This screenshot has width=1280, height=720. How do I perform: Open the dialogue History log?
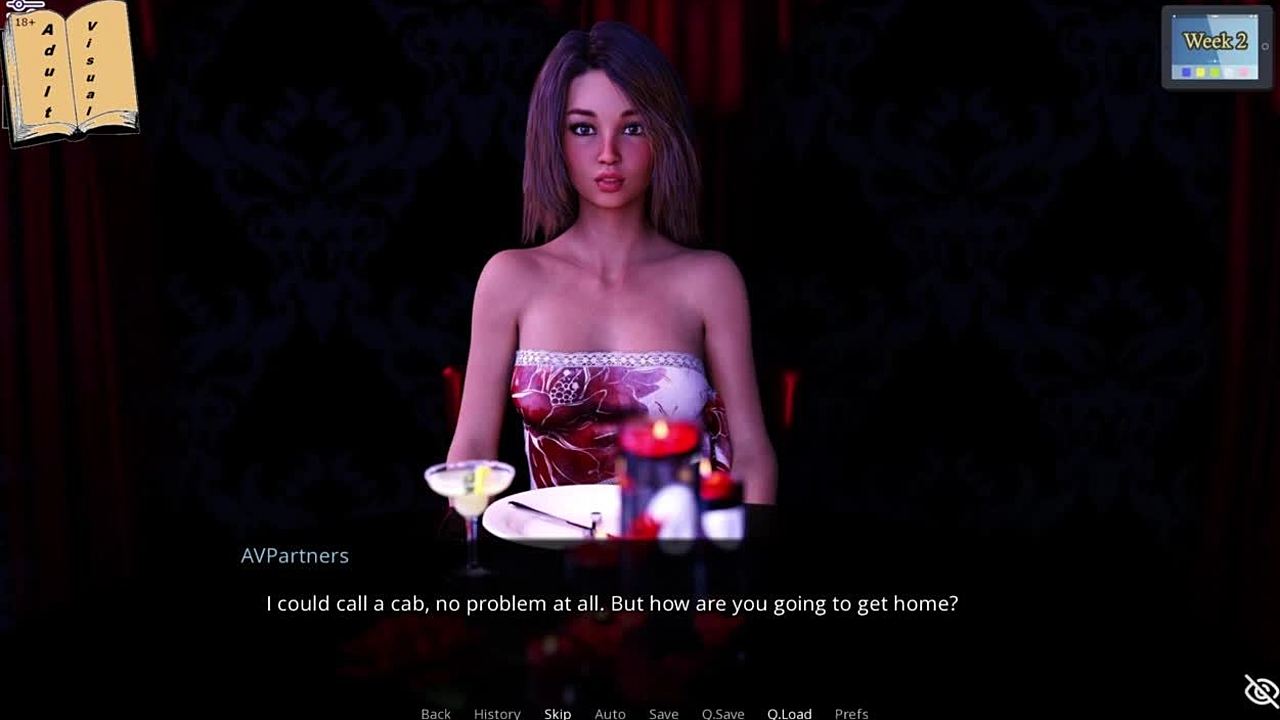(x=497, y=713)
